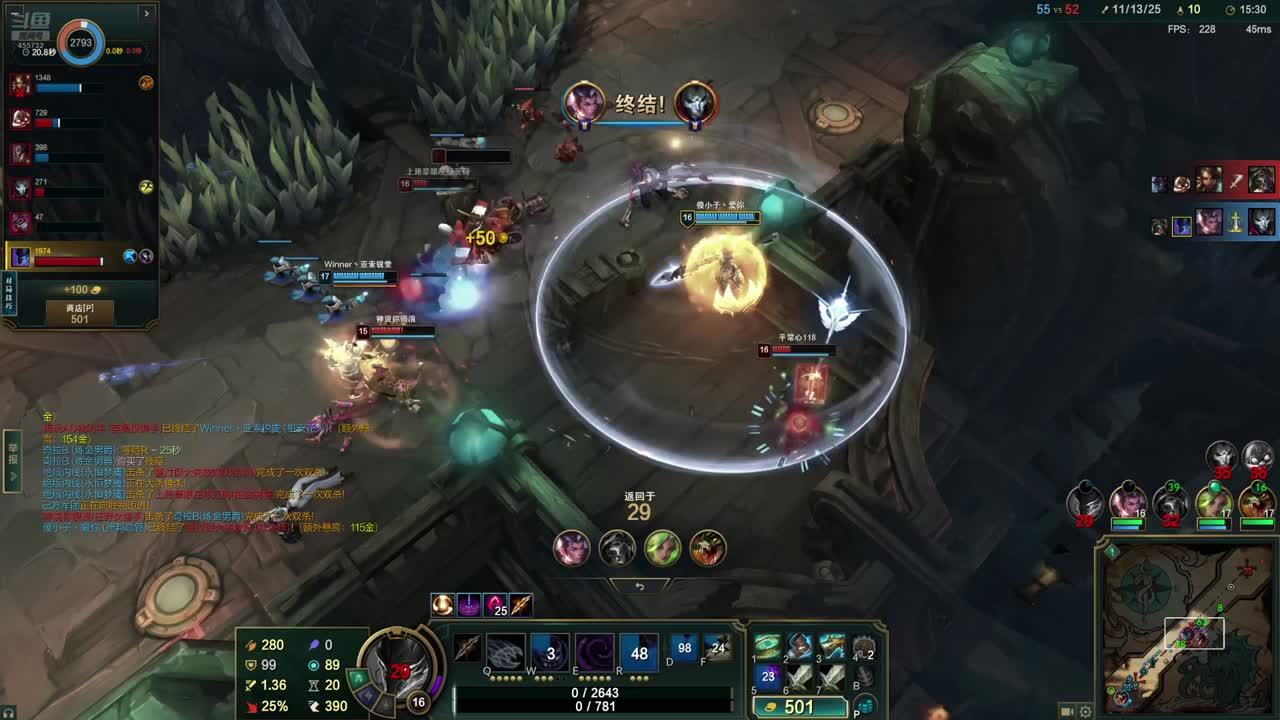This screenshot has height=720, width=1280.
Task: Select the F summoner spell slot
Action: coord(718,648)
